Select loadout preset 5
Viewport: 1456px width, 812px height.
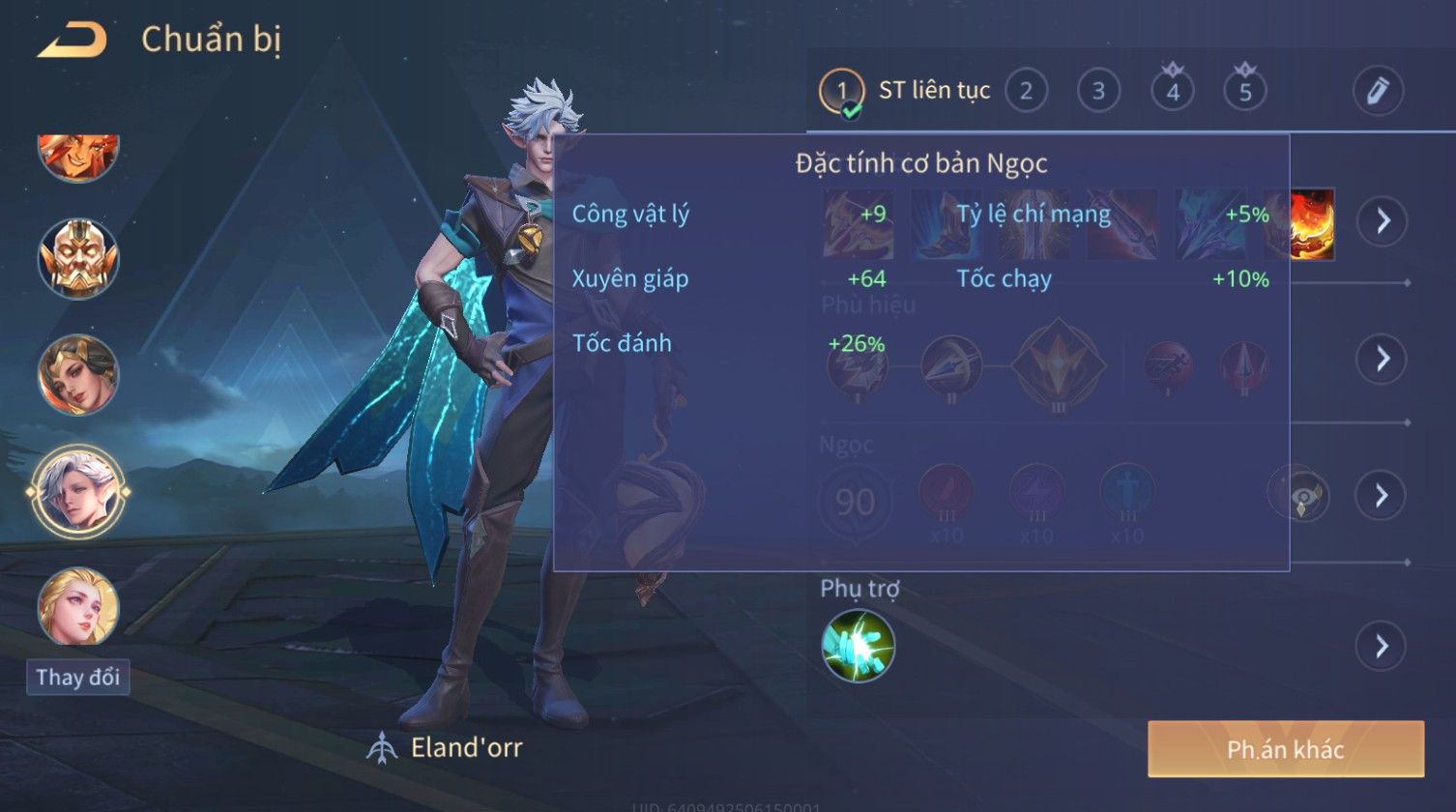[x=1245, y=92]
